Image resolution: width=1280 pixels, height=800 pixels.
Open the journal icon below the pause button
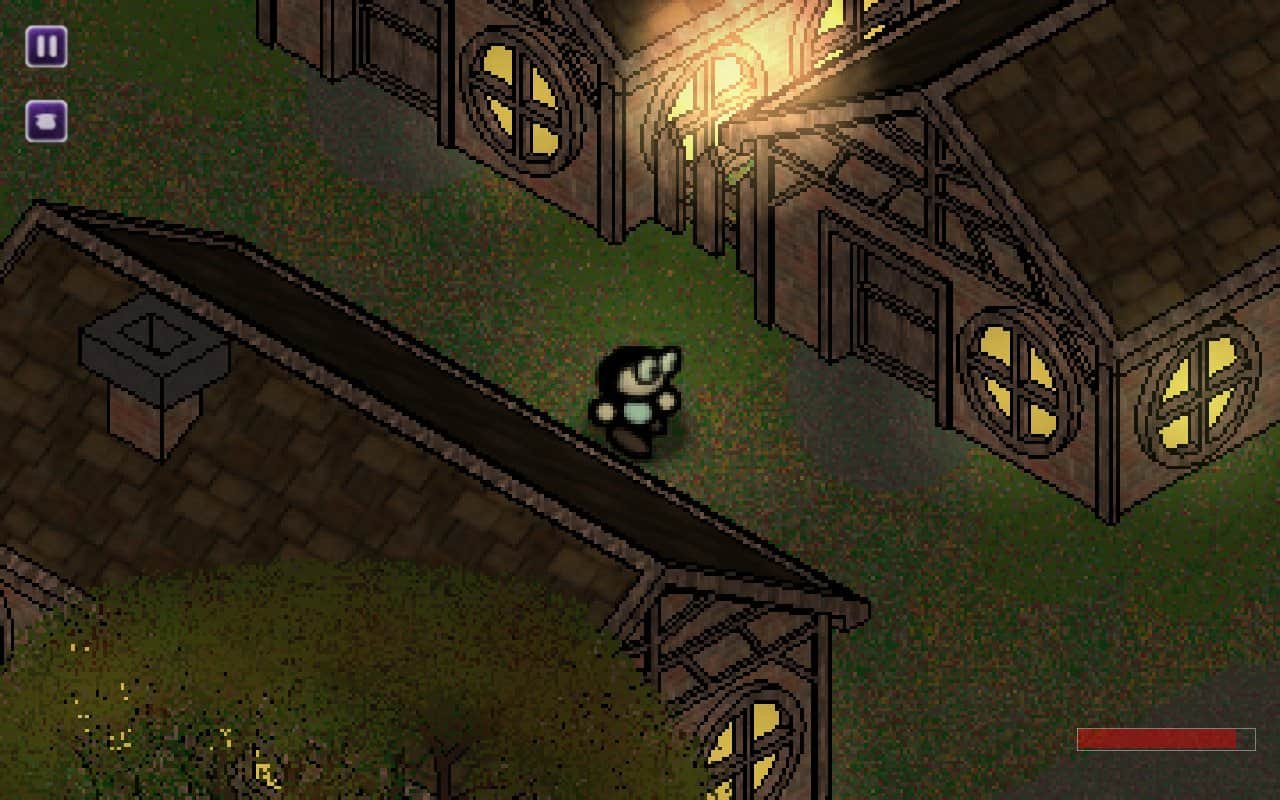click(x=44, y=123)
